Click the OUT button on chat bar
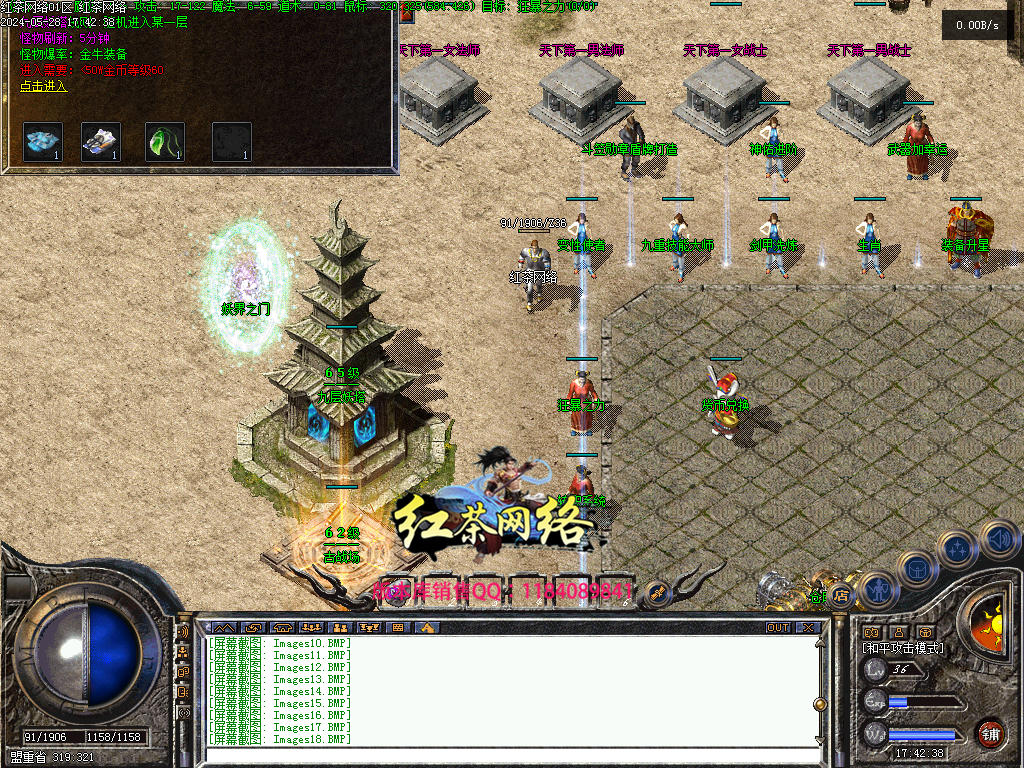Screen dimensions: 1024x768 coord(778,627)
